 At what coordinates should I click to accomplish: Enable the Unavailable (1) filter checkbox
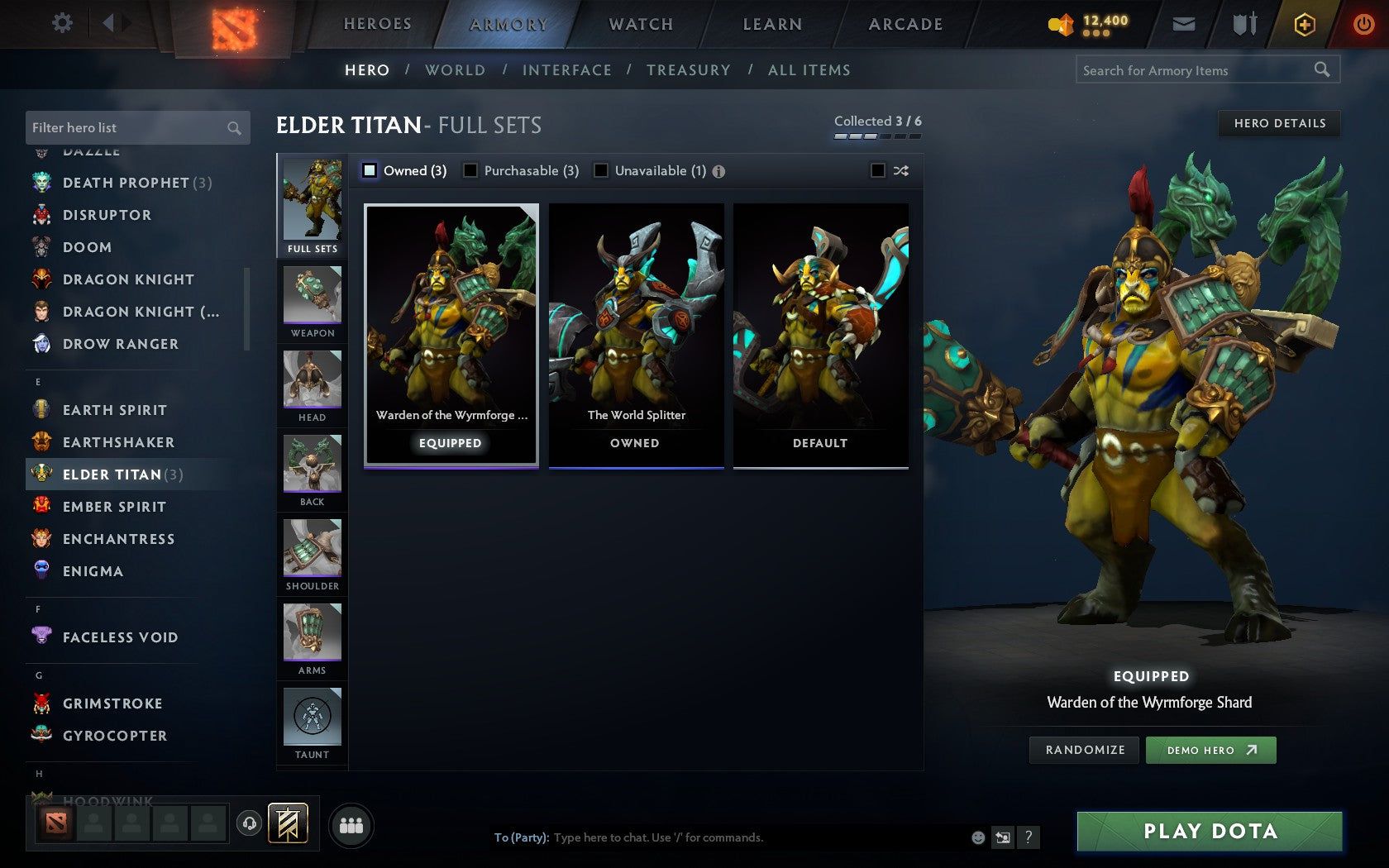[x=599, y=170]
